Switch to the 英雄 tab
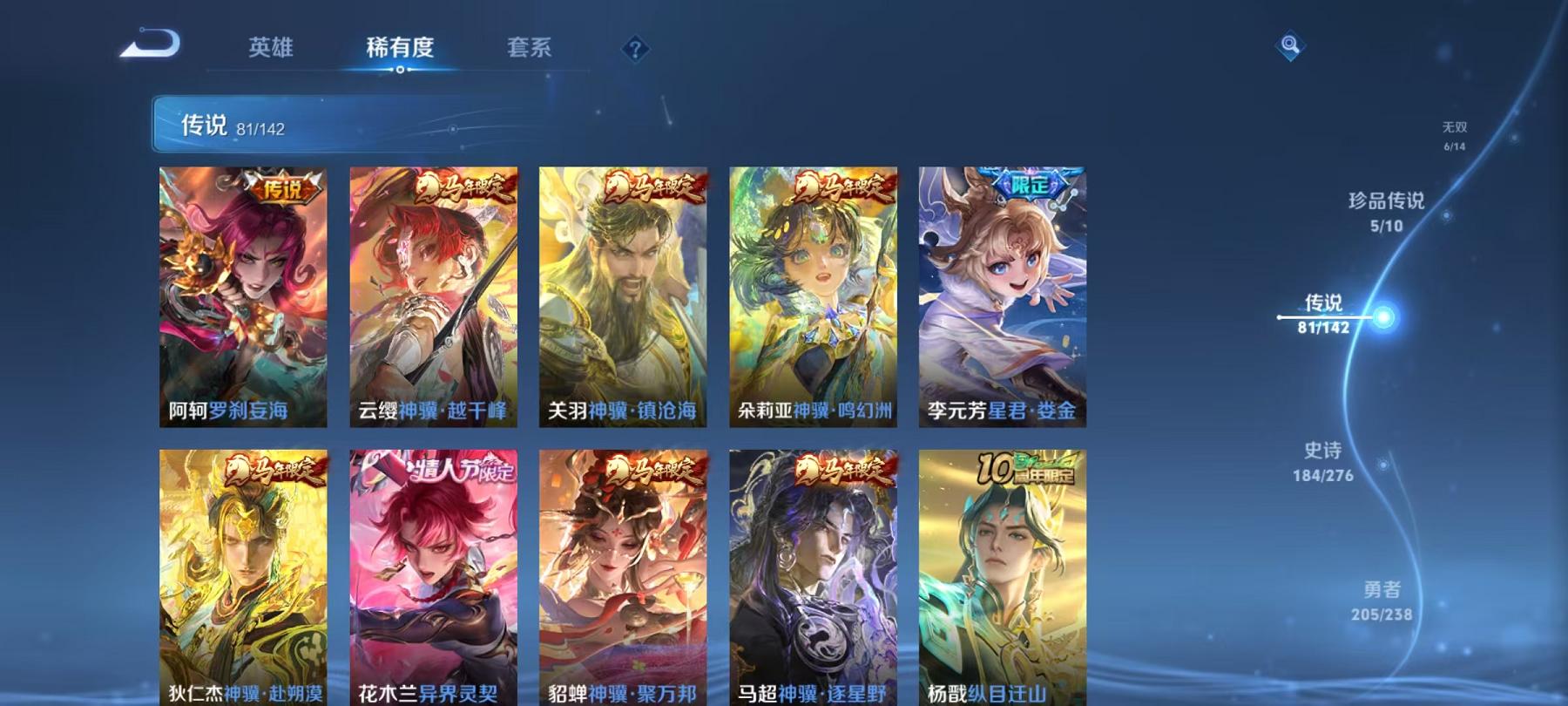1568x706 pixels. click(272, 49)
